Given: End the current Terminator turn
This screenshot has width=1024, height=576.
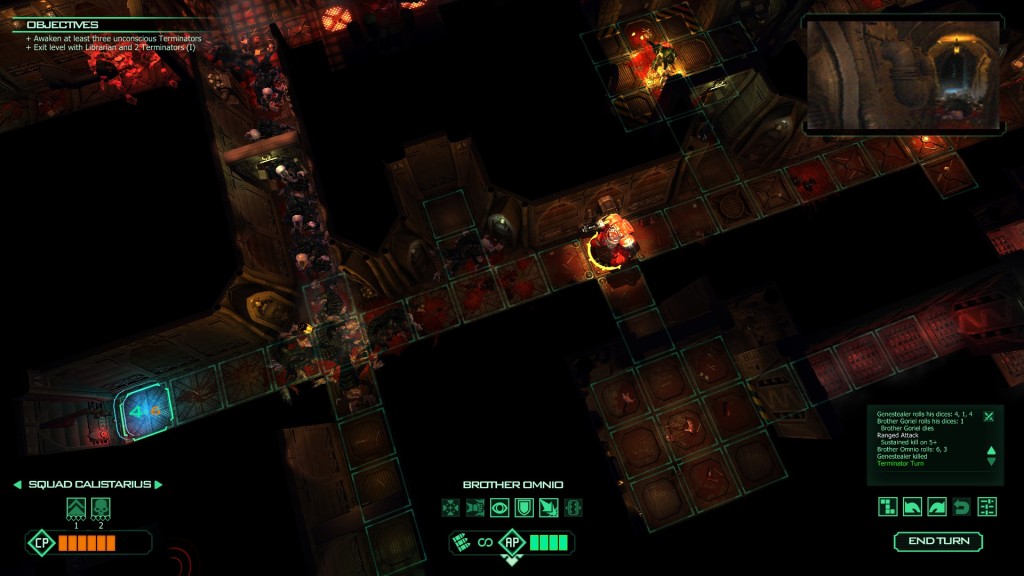Looking at the screenshot, I should pos(938,542).
